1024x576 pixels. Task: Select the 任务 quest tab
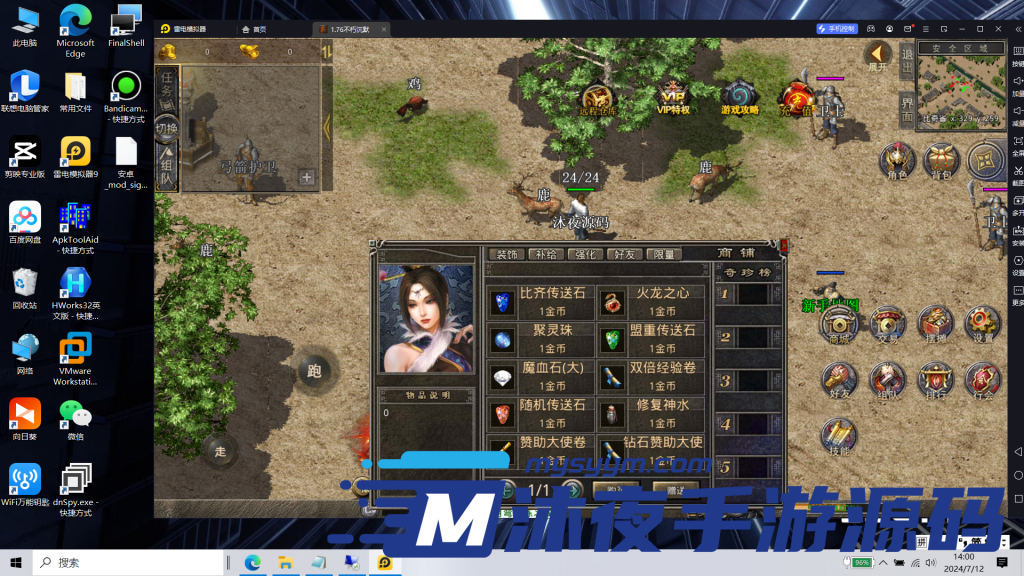tap(167, 85)
